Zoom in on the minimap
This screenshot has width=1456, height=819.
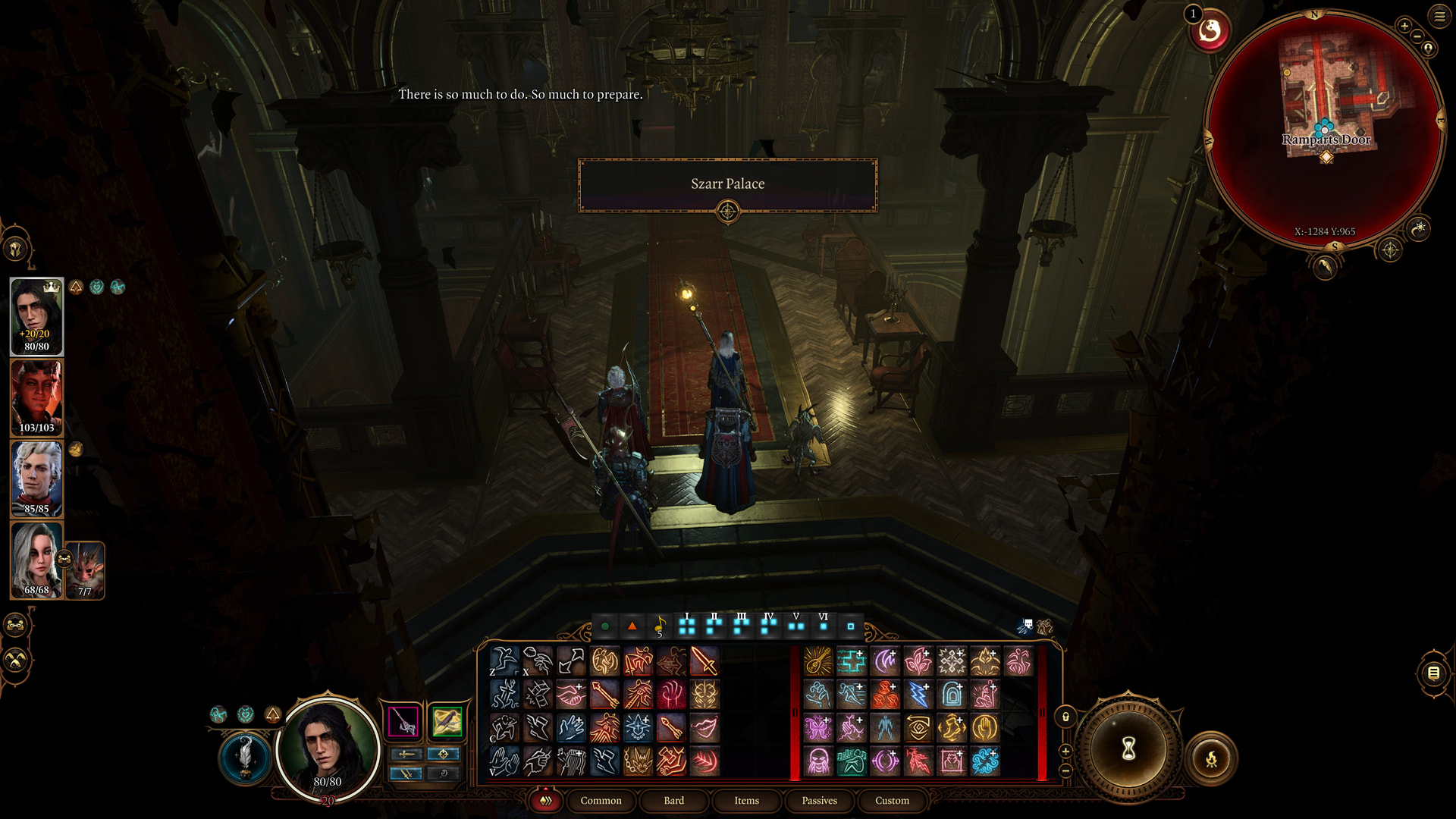pyautogui.click(x=1404, y=26)
